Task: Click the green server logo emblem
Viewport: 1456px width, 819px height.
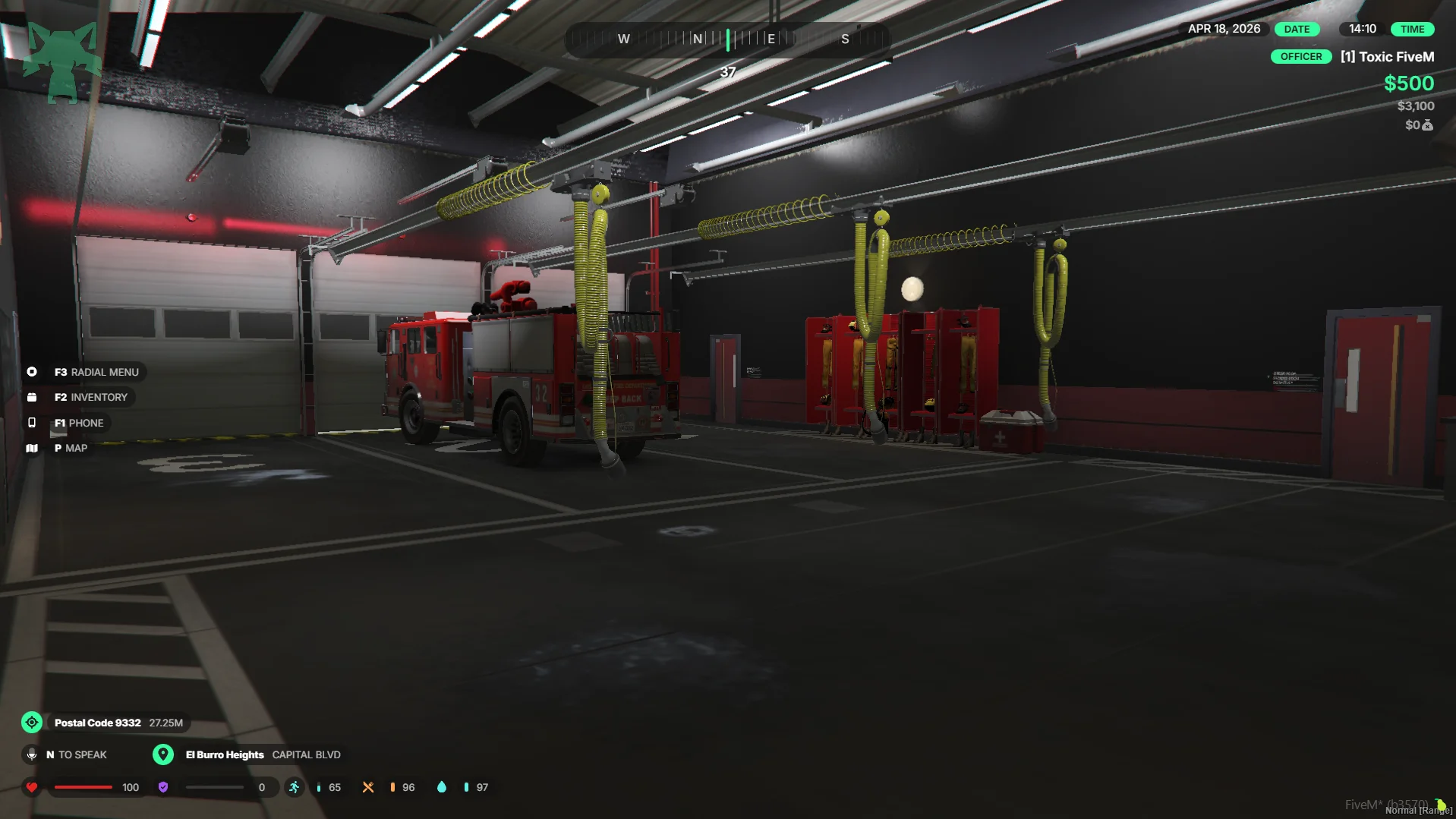Action: (x=61, y=62)
